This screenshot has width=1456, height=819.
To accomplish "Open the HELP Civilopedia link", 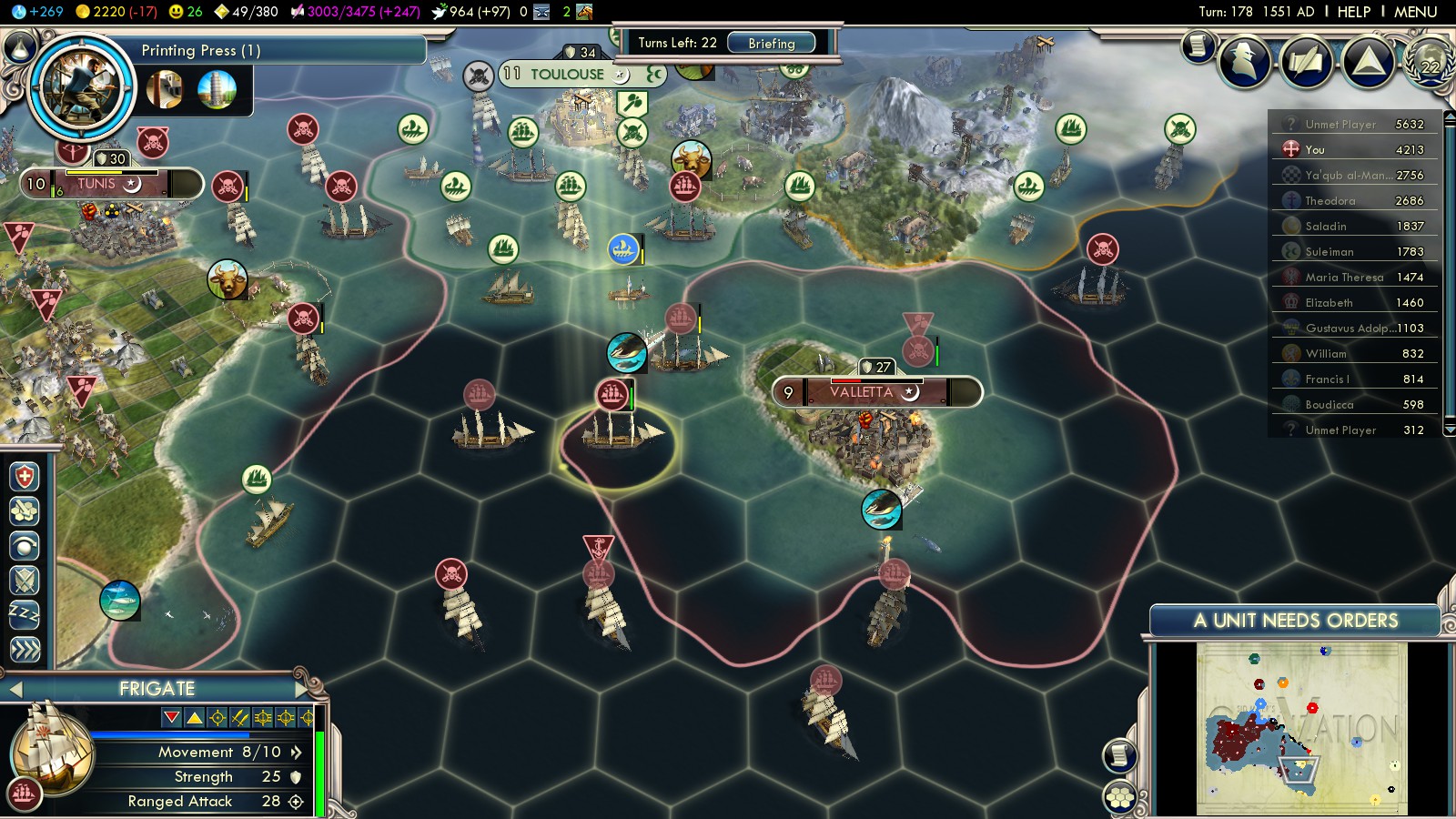I will (1353, 12).
